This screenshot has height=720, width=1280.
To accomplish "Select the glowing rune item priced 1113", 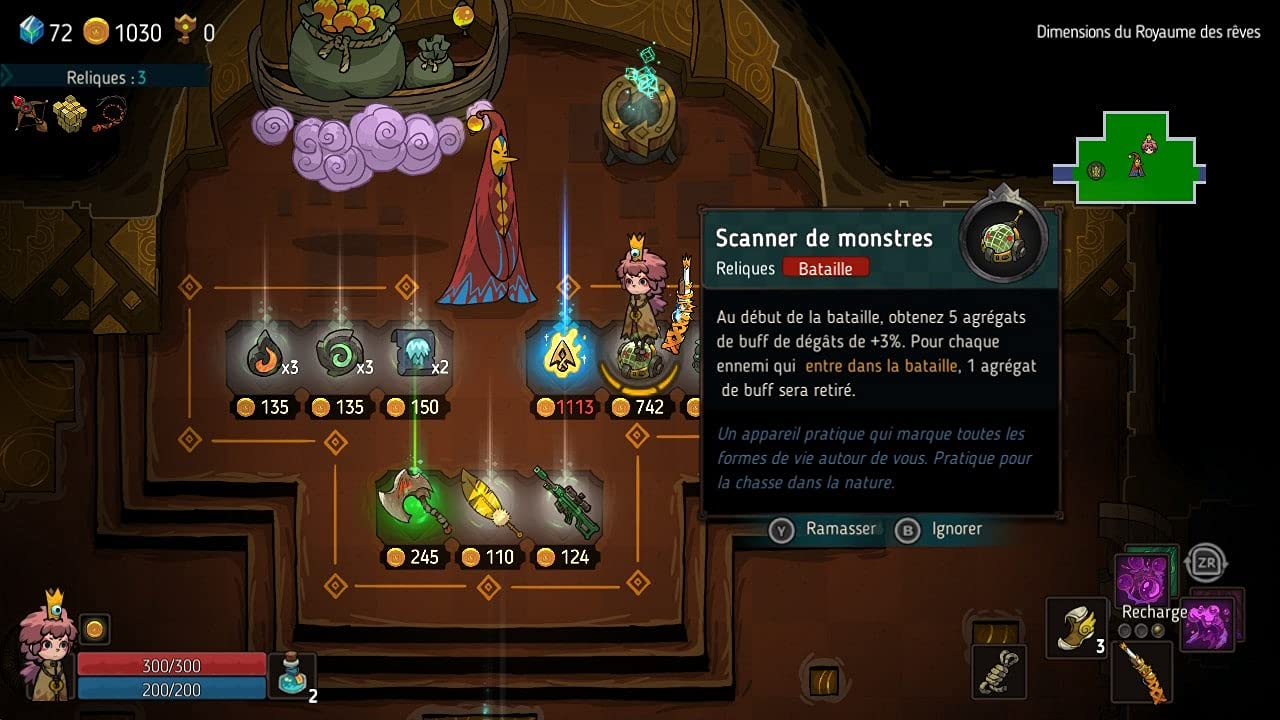I will click(563, 356).
